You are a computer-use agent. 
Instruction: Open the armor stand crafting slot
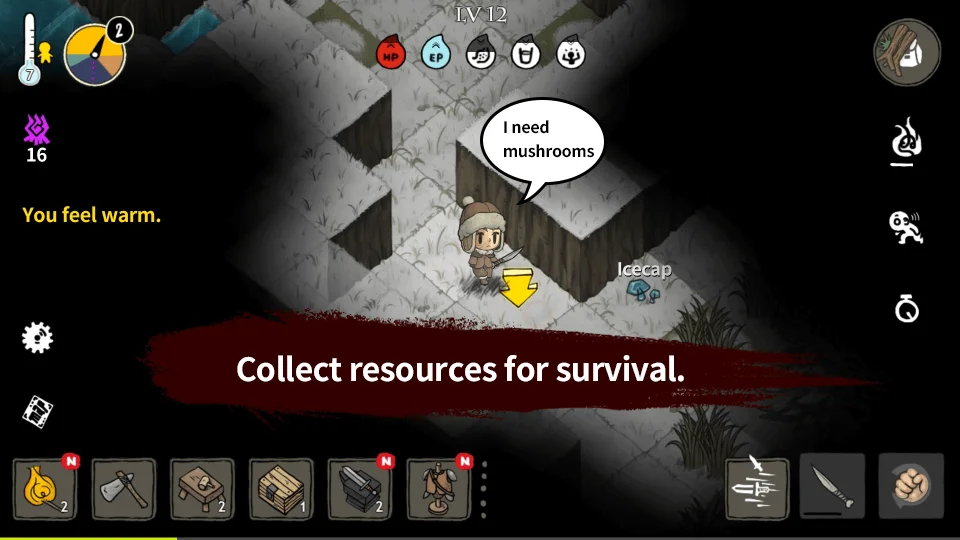coord(437,489)
